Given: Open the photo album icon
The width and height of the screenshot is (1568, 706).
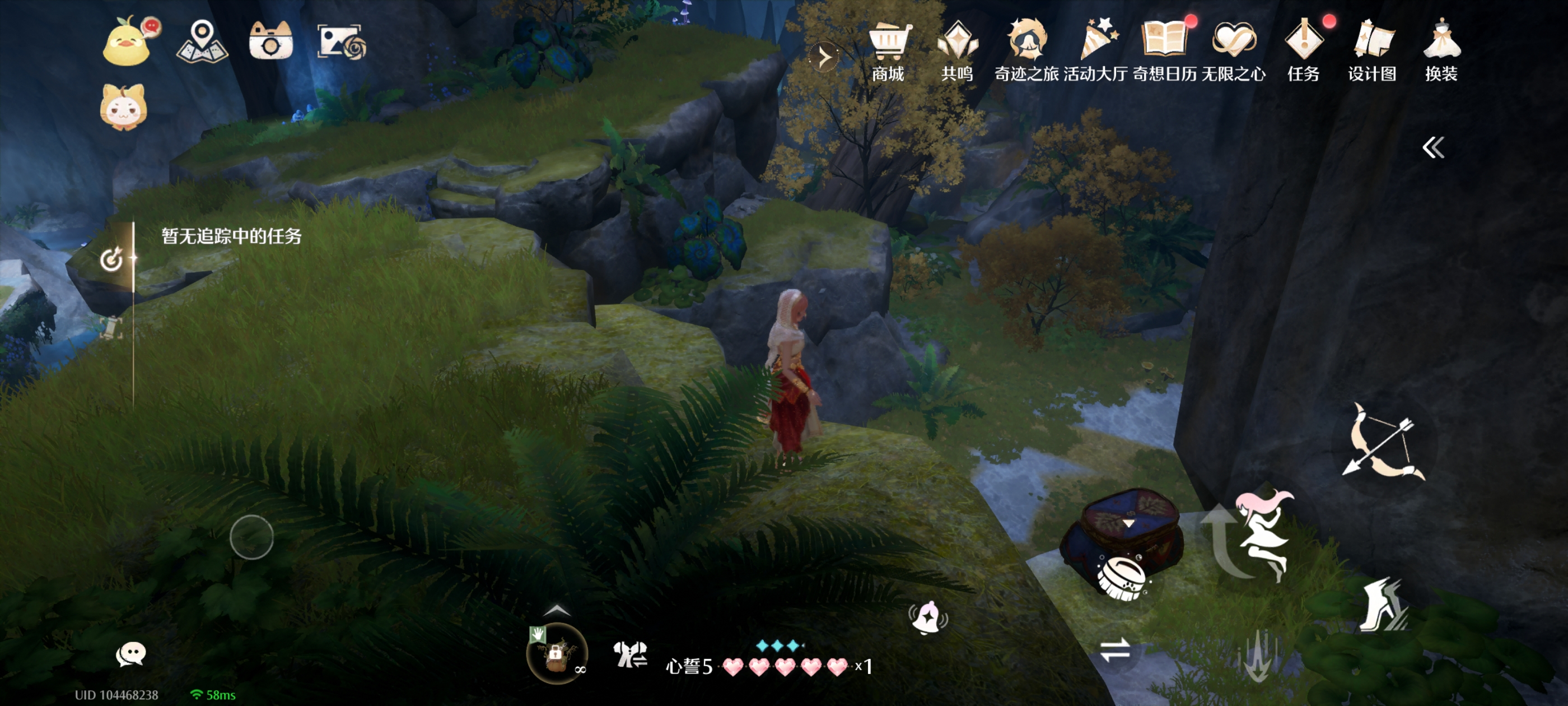Looking at the screenshot, I should 341,41.
